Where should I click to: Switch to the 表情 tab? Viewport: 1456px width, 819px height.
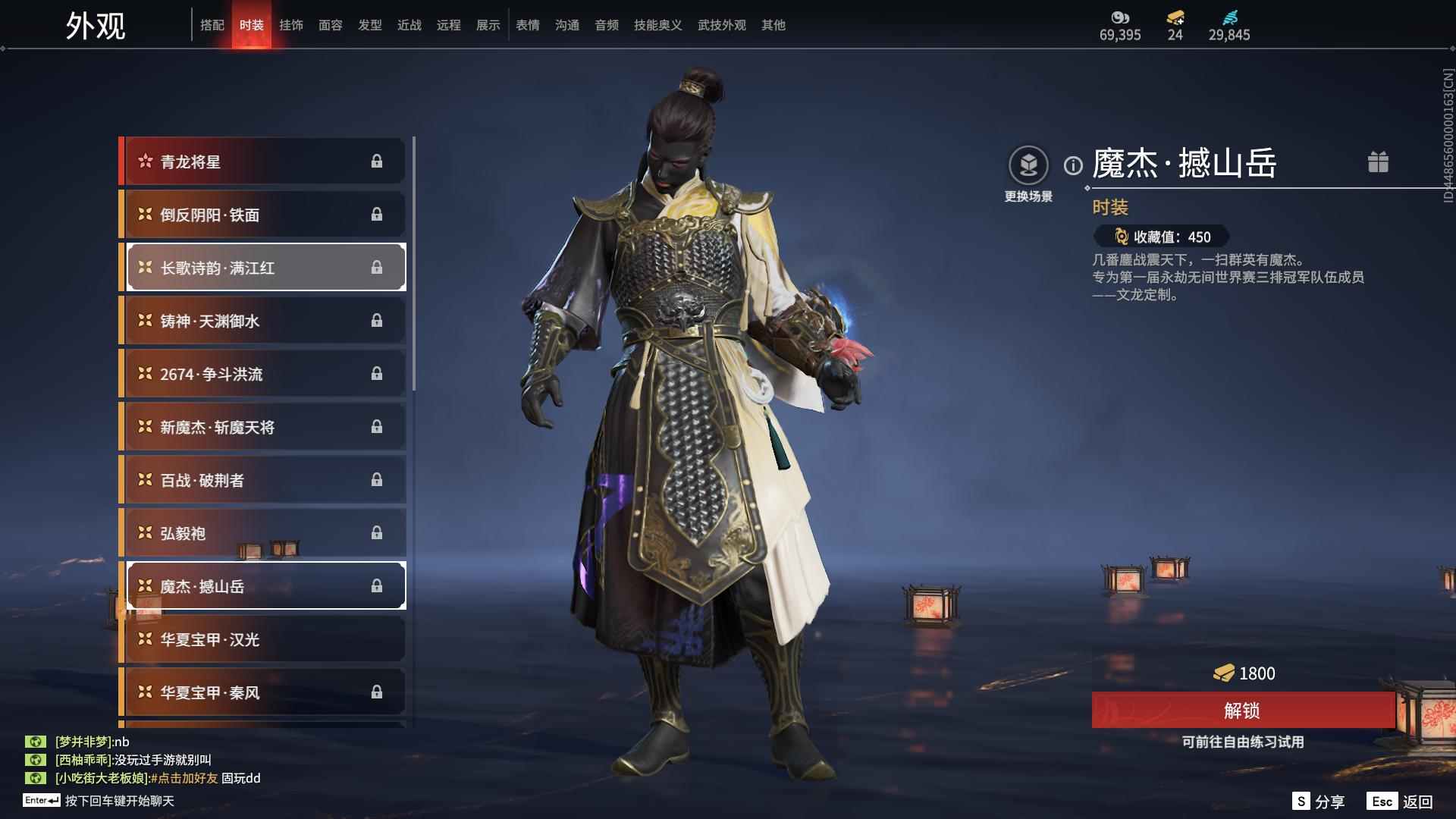coord(528,25)
